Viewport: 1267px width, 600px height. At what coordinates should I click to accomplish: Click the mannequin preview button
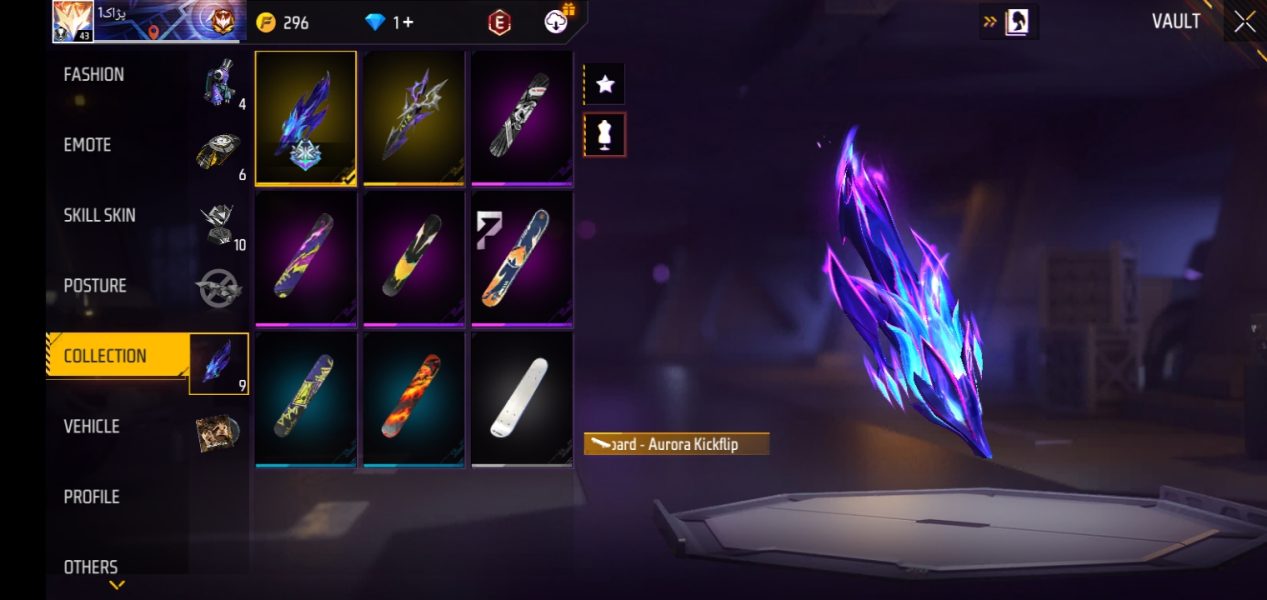coord(605,134)
